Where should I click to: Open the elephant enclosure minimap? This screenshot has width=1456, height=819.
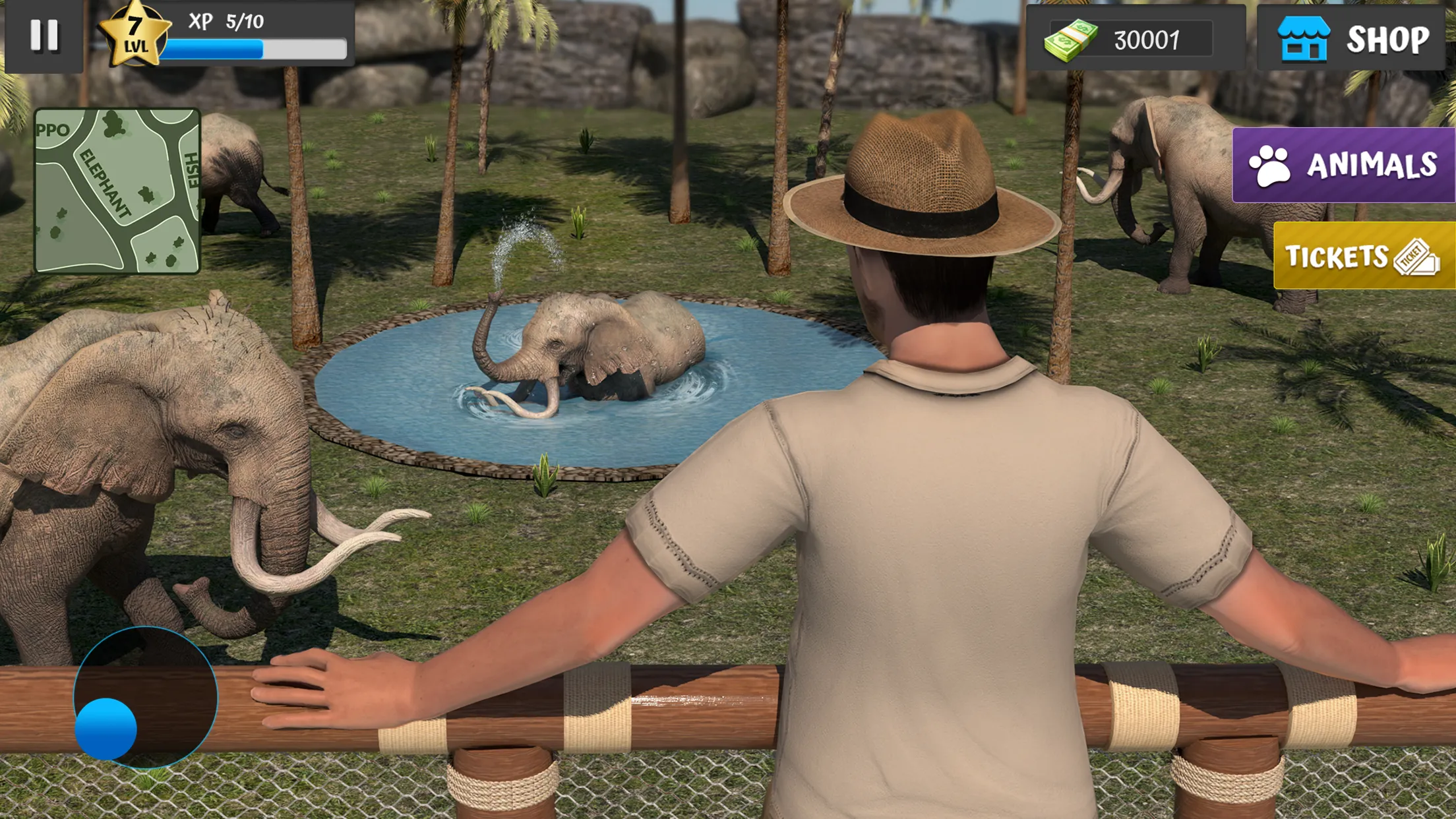pyautogui.click(x=119, y=188)
